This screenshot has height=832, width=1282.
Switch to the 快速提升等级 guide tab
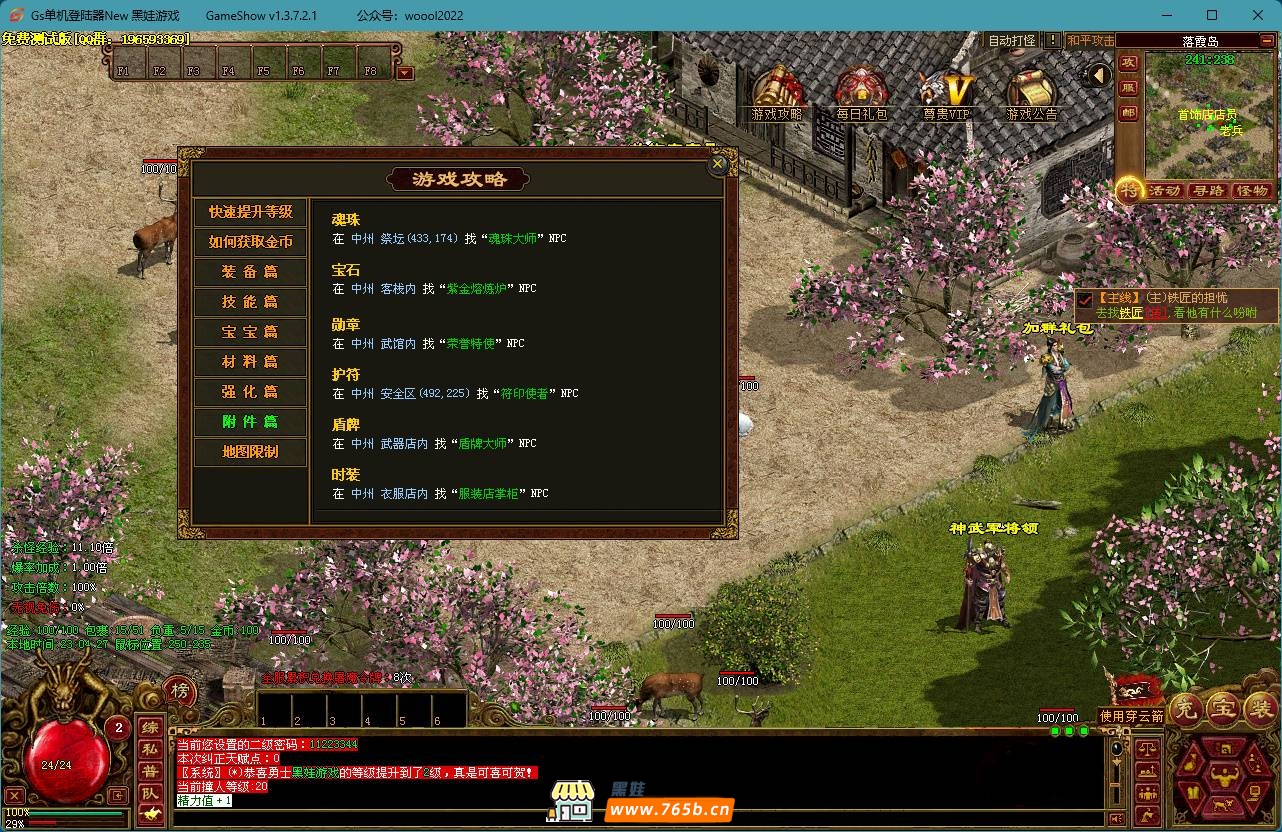(x=251, y=212)
